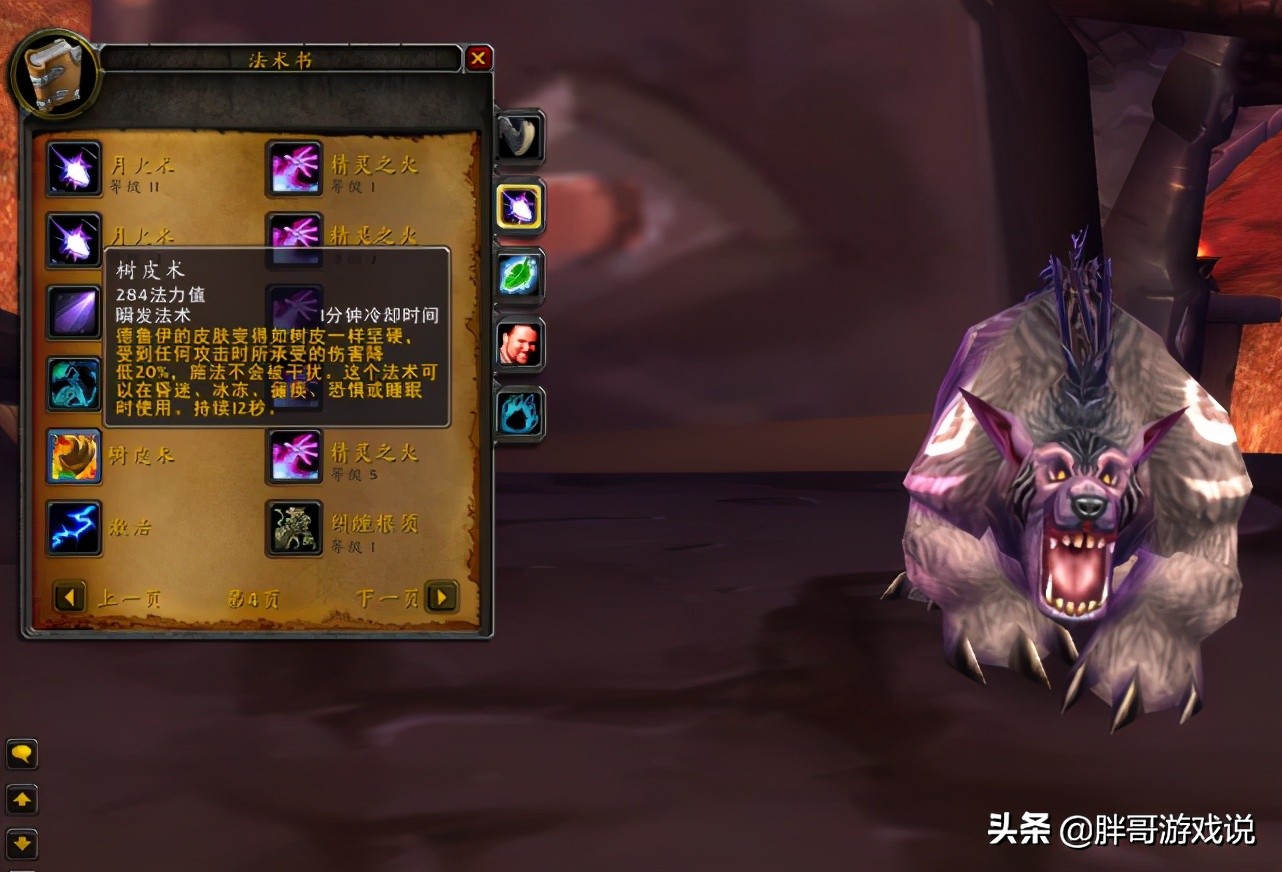Select the green leaf spell on the action bar
The height and width of the screenshot is (872, 1282).
coord(518,276)
